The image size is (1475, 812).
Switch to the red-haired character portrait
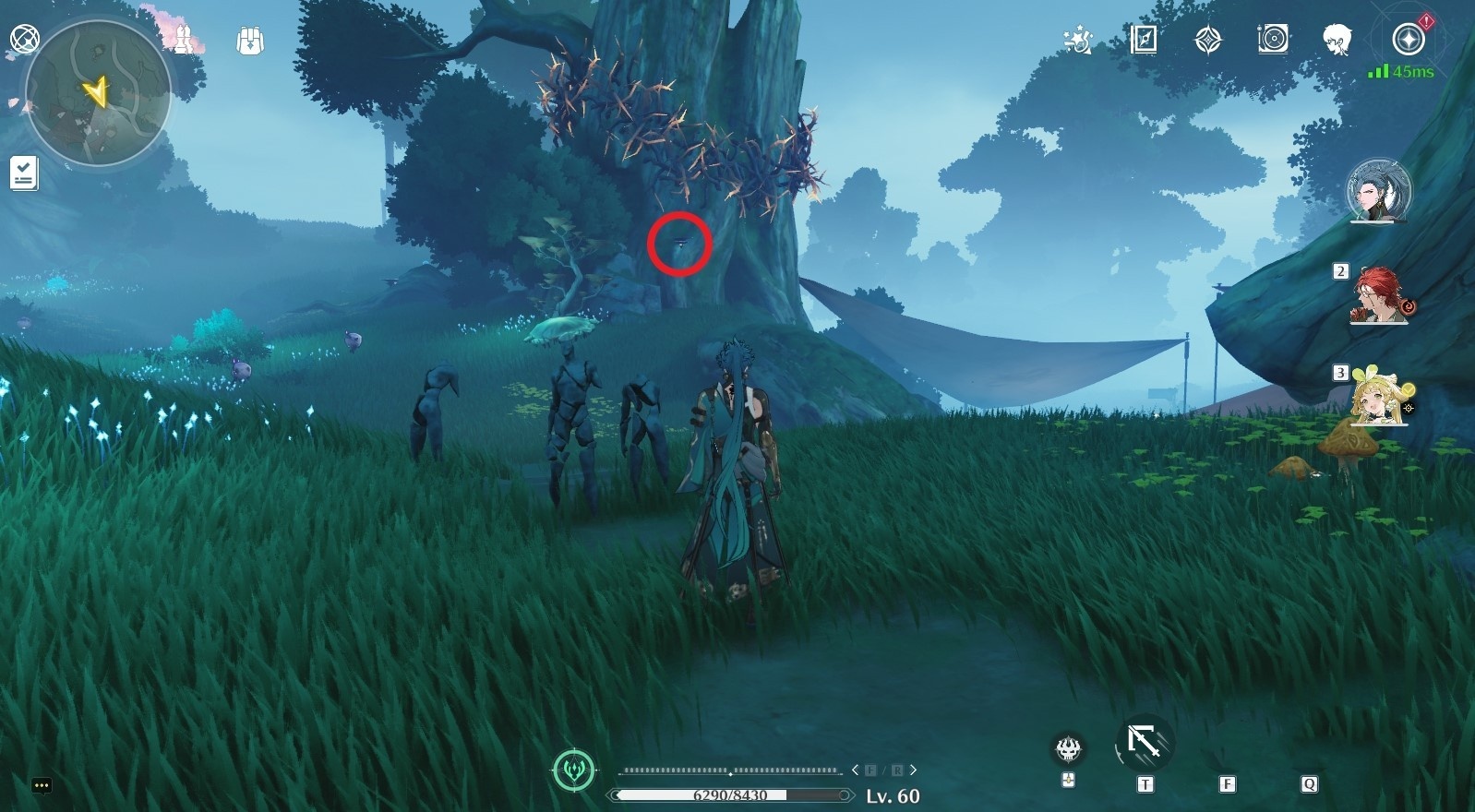tap(1379, 296)
